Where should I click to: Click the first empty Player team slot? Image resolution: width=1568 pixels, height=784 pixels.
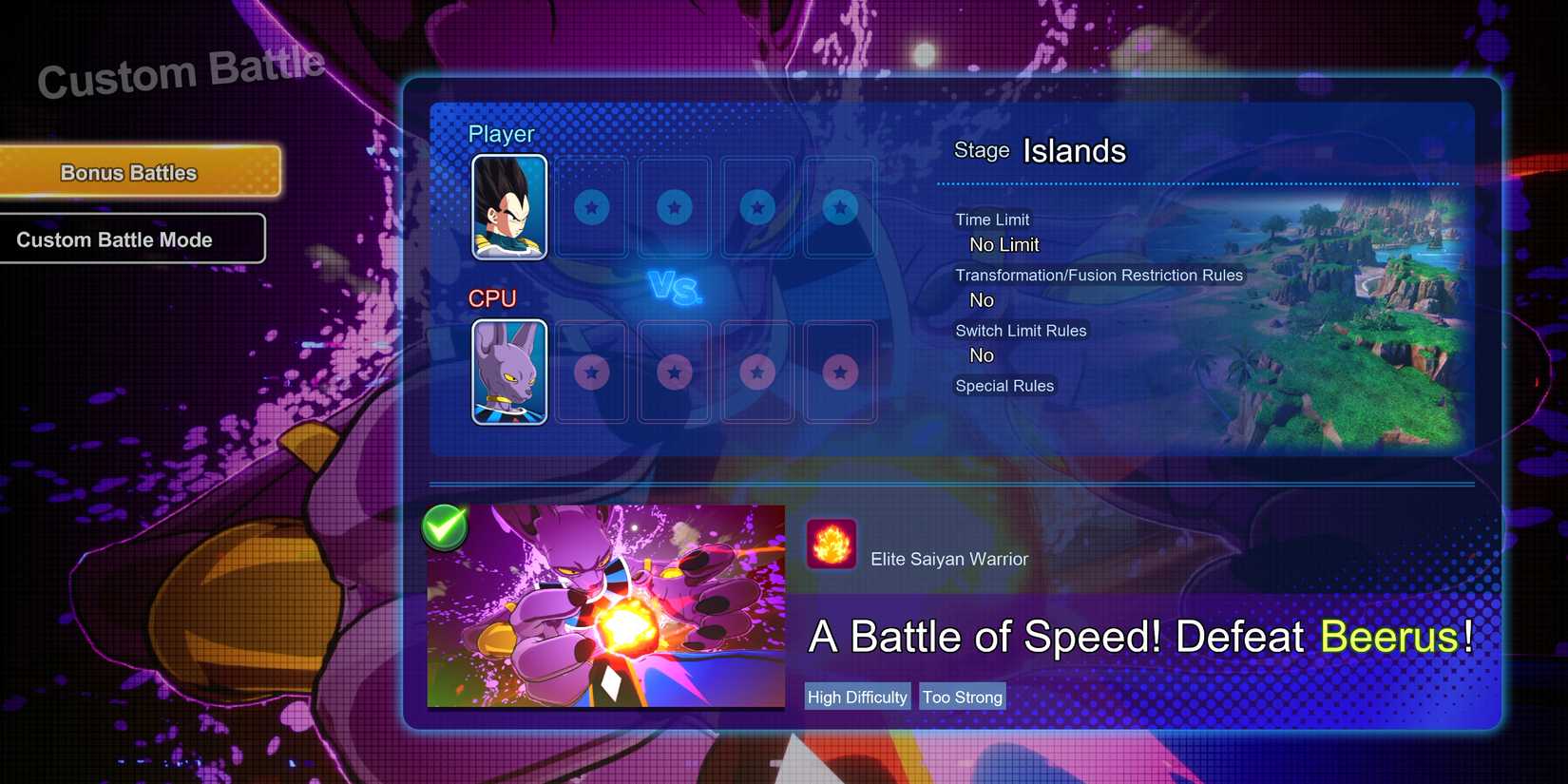(x=590, y=208)
